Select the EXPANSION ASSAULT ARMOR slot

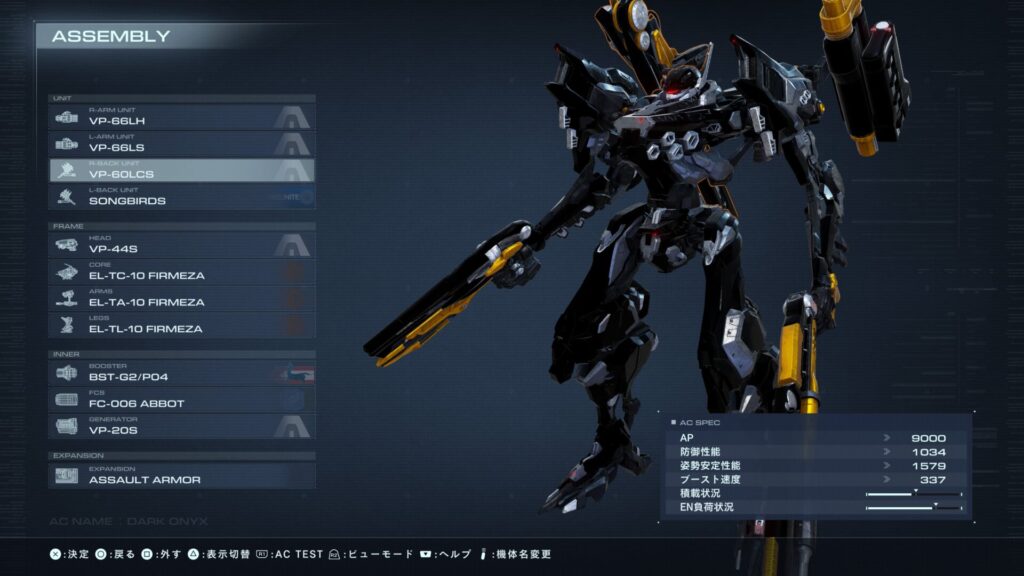pyautogui.click(x=182, y=475)
